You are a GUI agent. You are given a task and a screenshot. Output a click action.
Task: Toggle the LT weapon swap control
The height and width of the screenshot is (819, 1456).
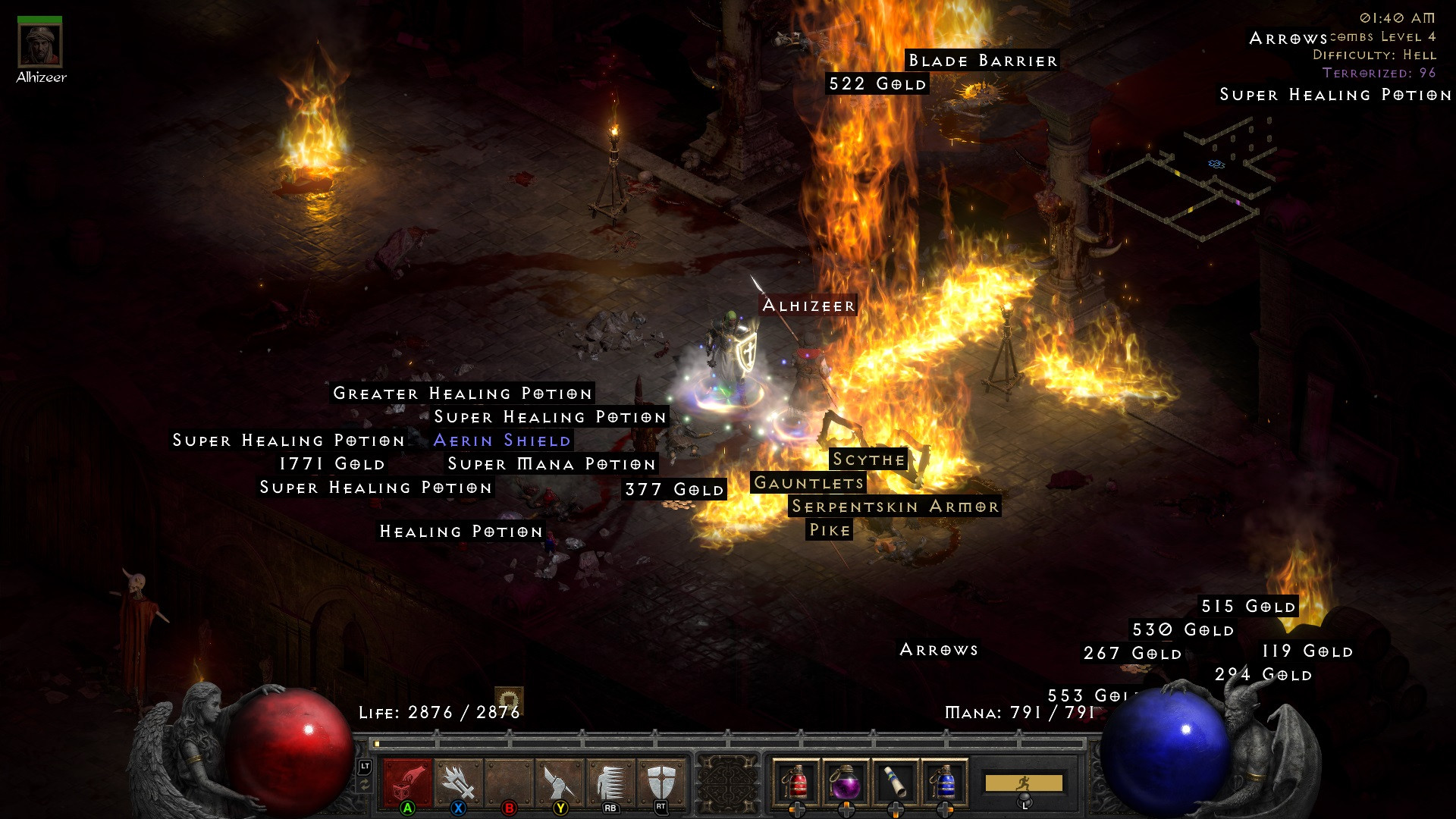[365, 768]
